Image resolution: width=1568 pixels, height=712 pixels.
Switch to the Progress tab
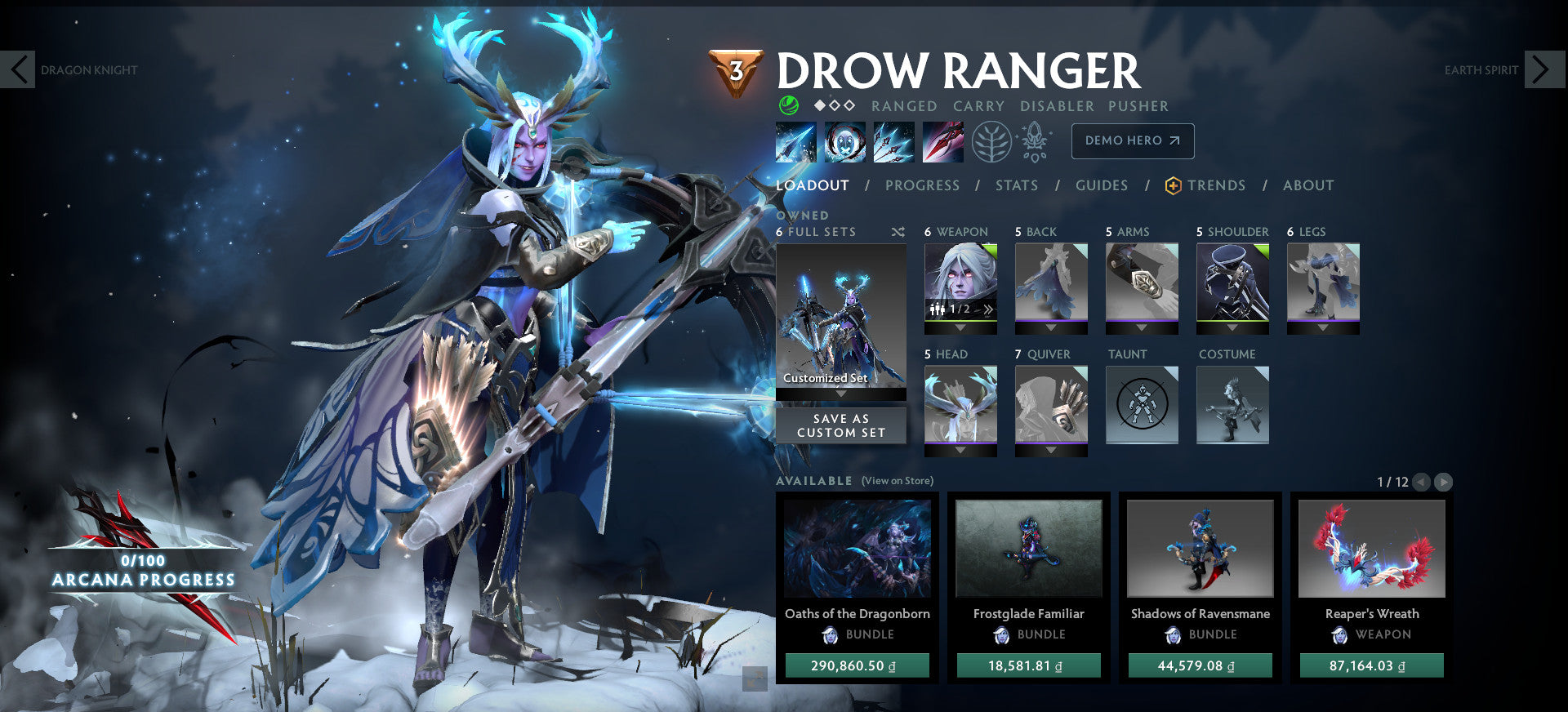[921, 185]
